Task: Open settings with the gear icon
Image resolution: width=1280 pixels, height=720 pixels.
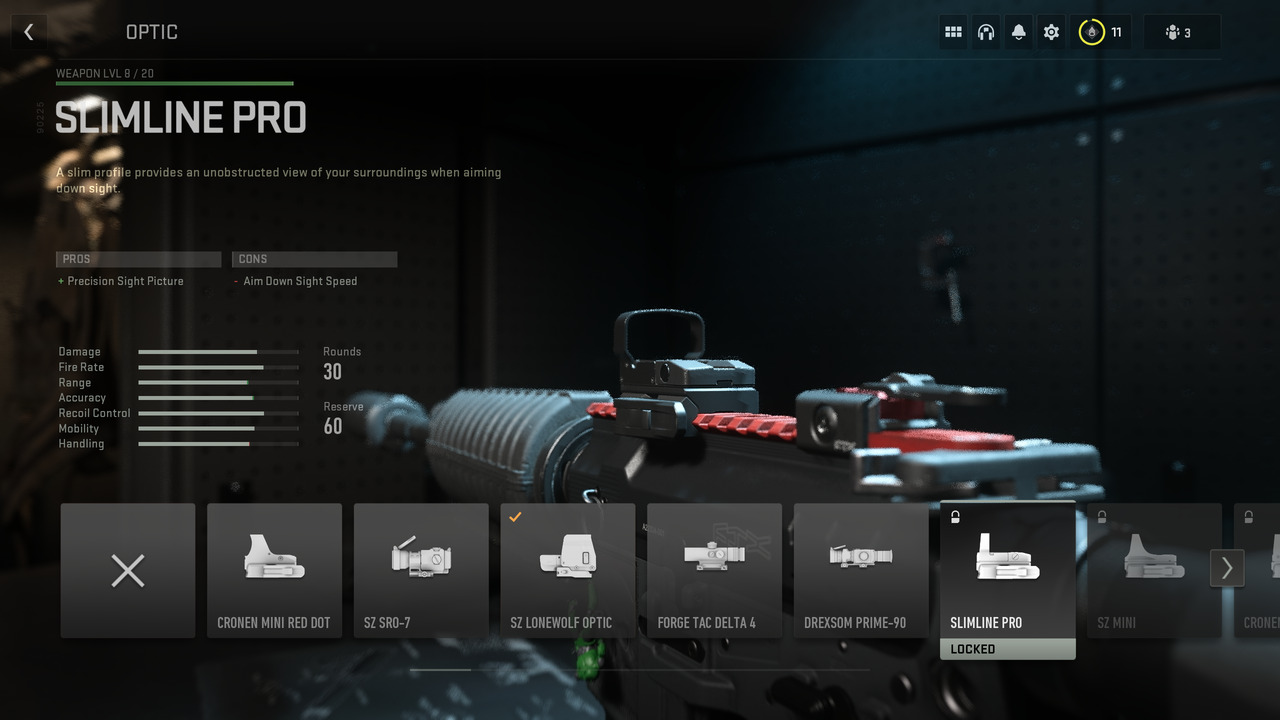Action: [1051, 32]
